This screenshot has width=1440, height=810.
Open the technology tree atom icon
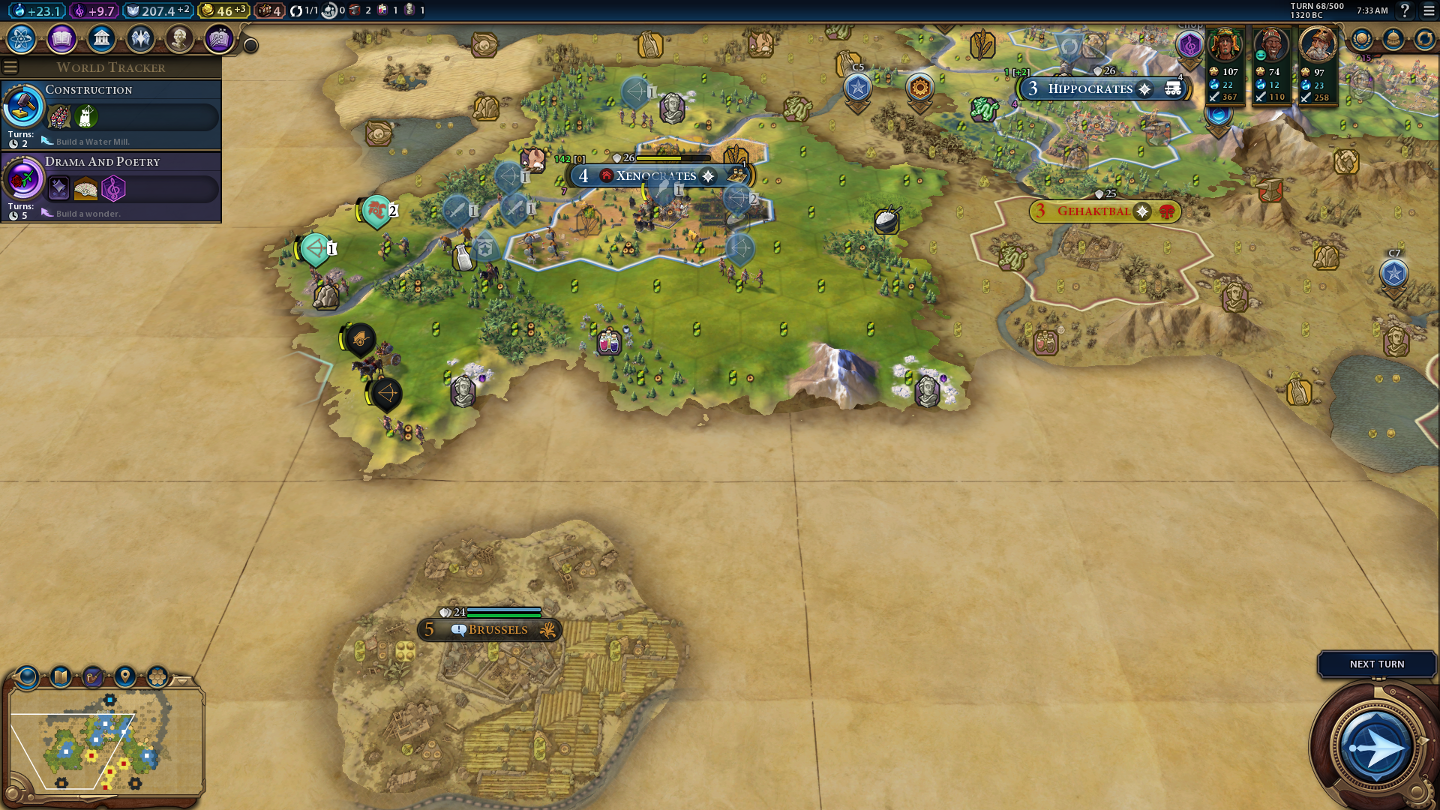(22, 39)
